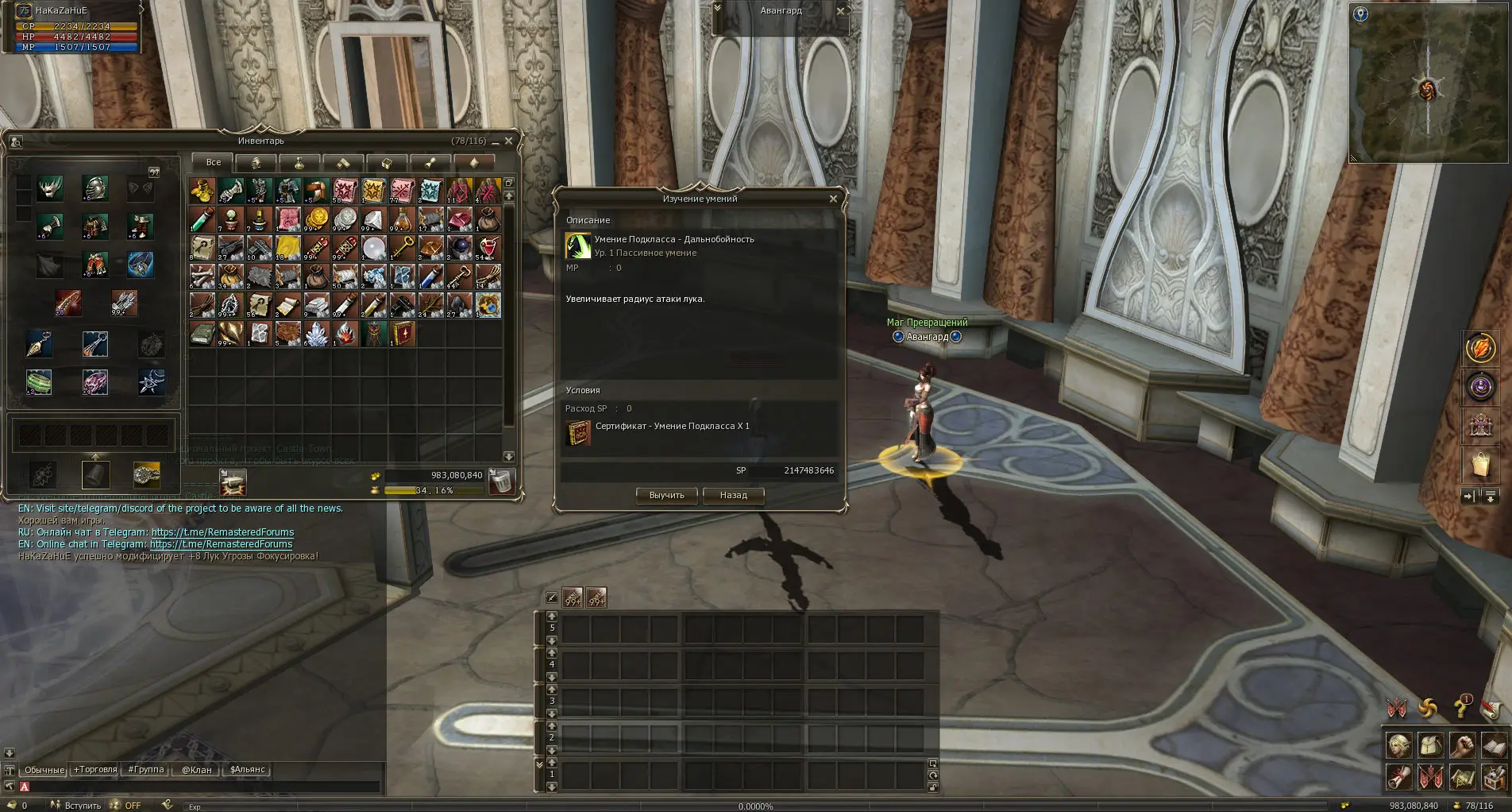Image resolution: width=1512 pixels, height=812 pixels.
Task: Select the #Группа chat tab
Action: pos(146,770)
